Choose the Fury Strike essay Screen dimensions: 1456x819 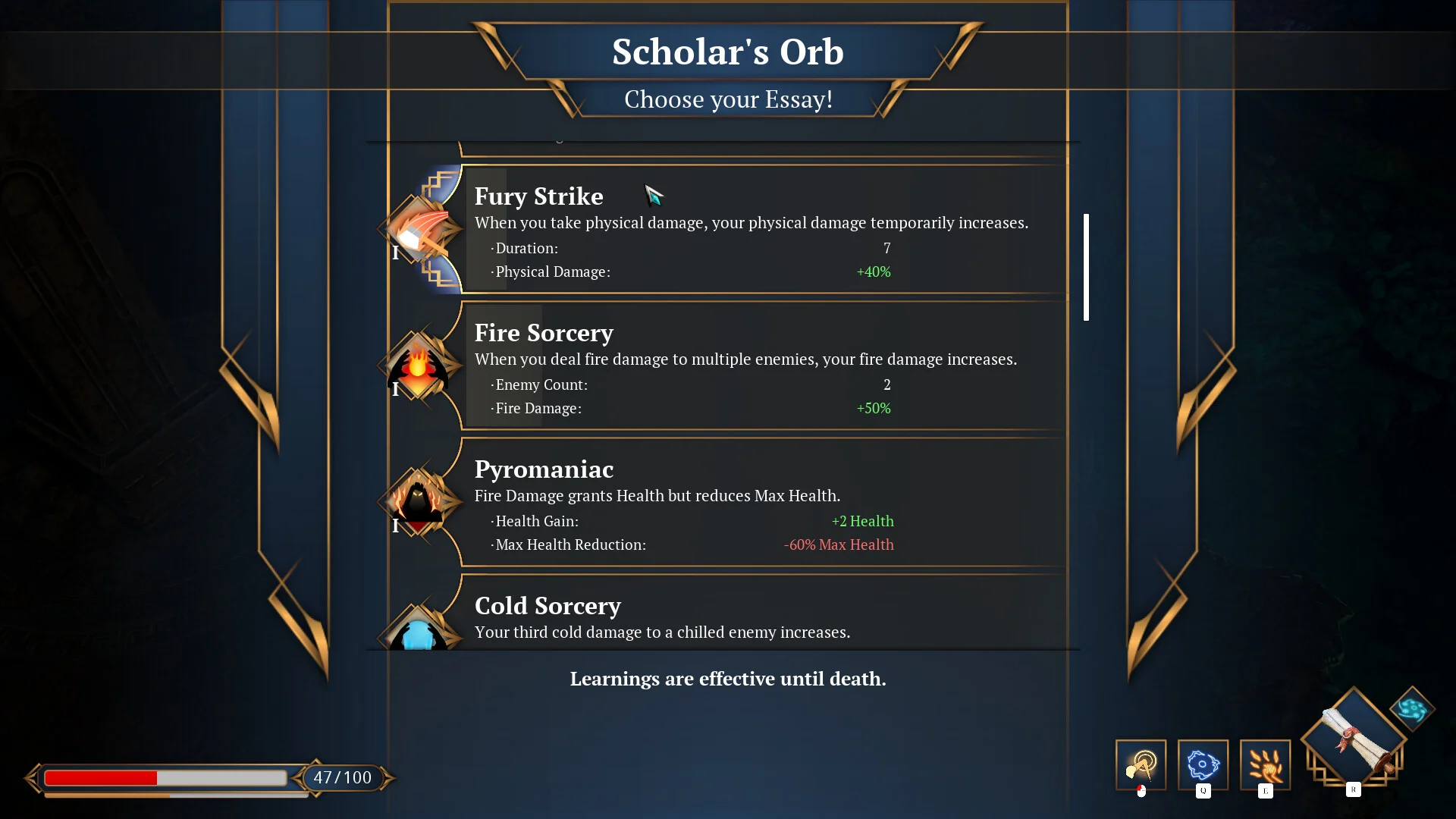click(758, 229)
